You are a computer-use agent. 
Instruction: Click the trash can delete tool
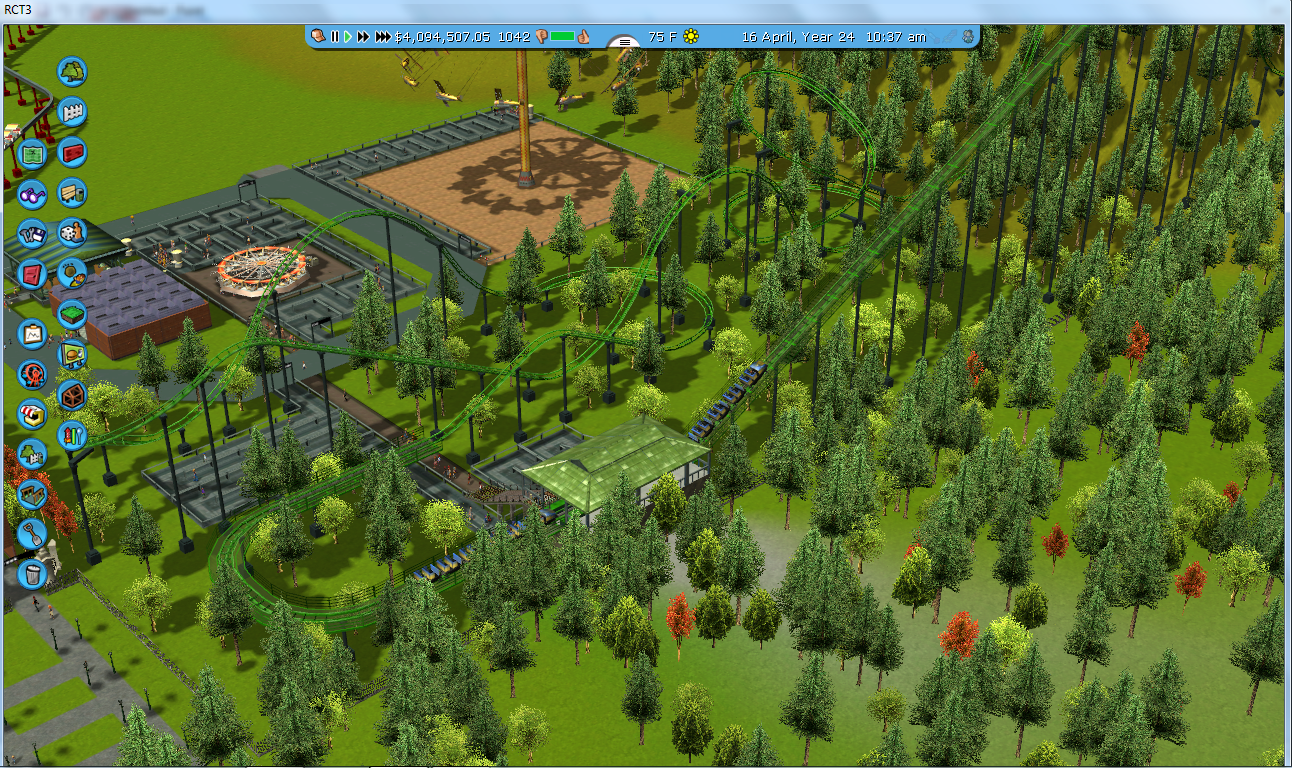click(x=32, y=574)
